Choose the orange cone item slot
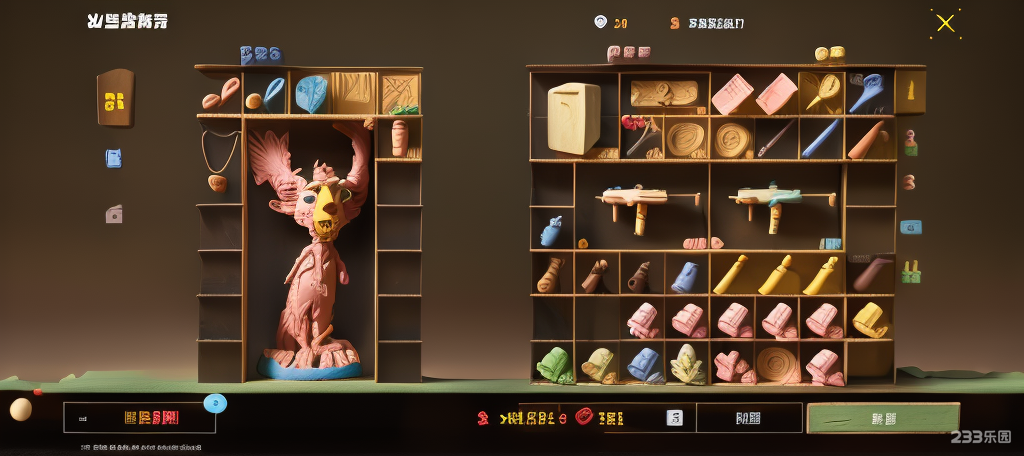 pos(866,140)
